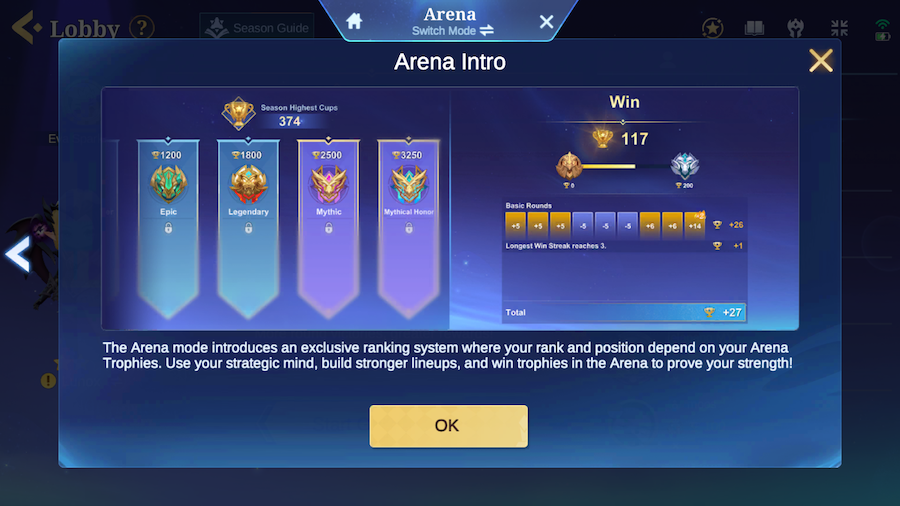
Task: Confirm the Arena Intro with OK
Action: pos(448,426)
